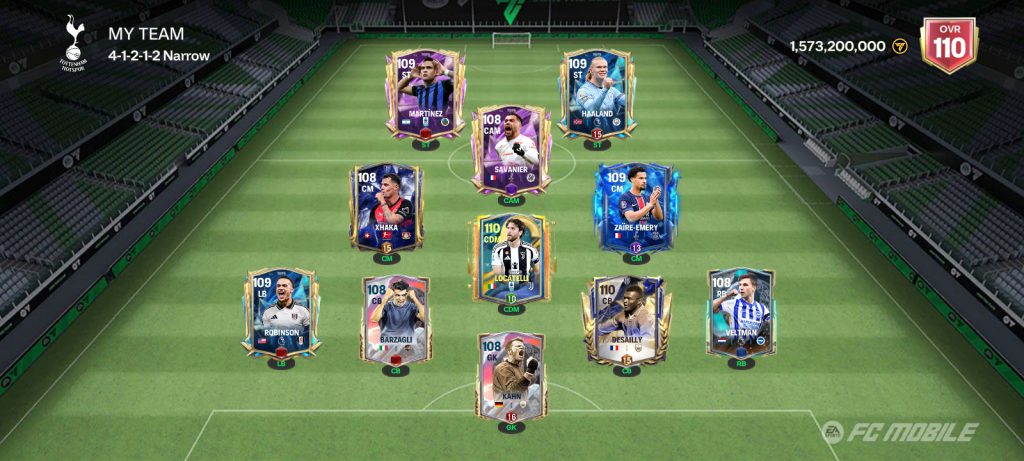Select the Kahn goalkeeper card
This screenshot has width=1024, height=461.
click(x=511, y=378)
